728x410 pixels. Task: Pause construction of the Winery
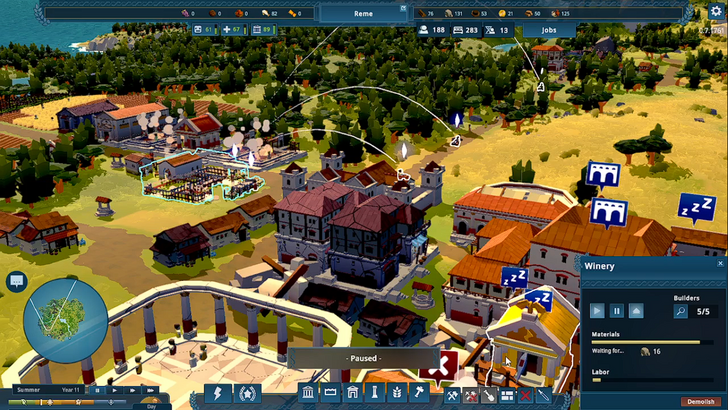[x=617, y=311]
